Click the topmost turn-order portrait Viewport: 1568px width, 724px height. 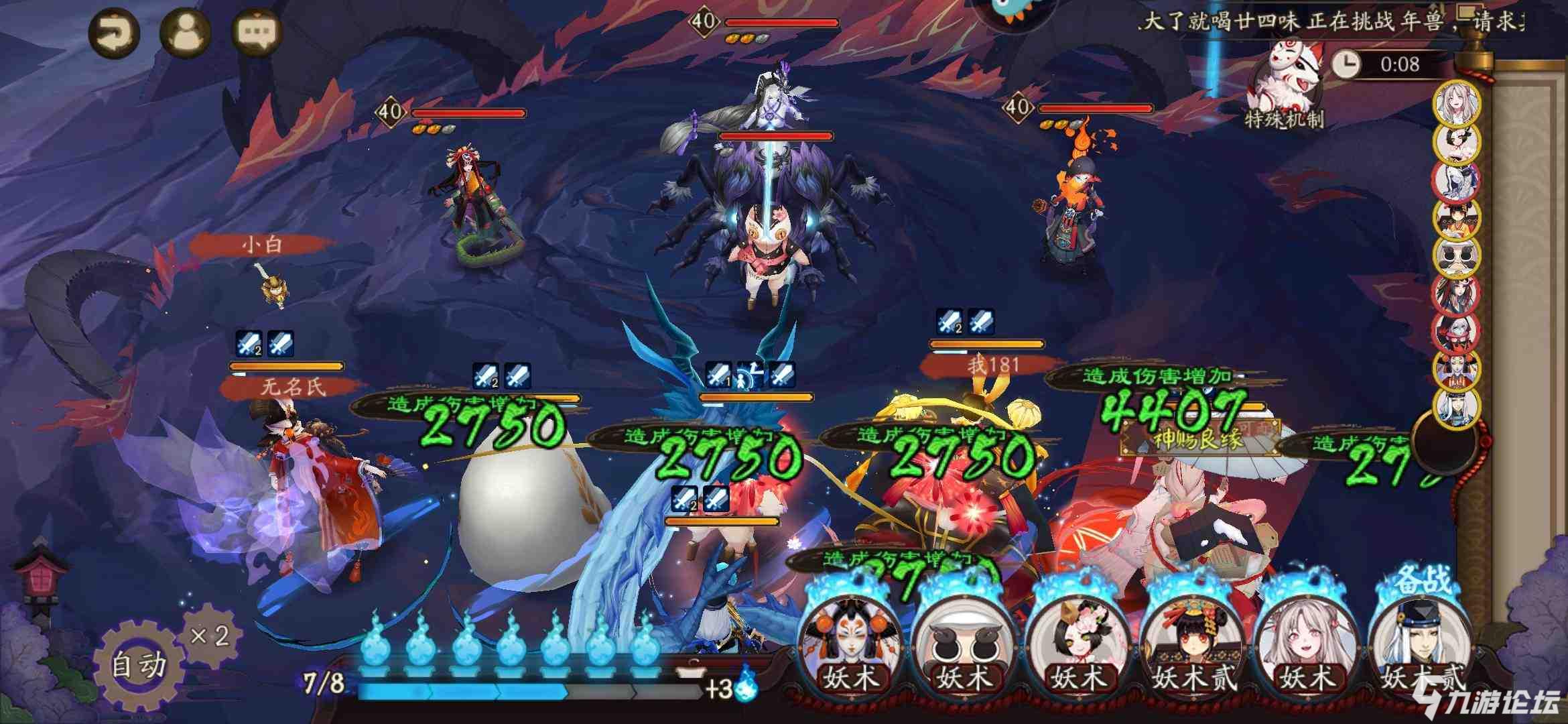coord(1456,103)
